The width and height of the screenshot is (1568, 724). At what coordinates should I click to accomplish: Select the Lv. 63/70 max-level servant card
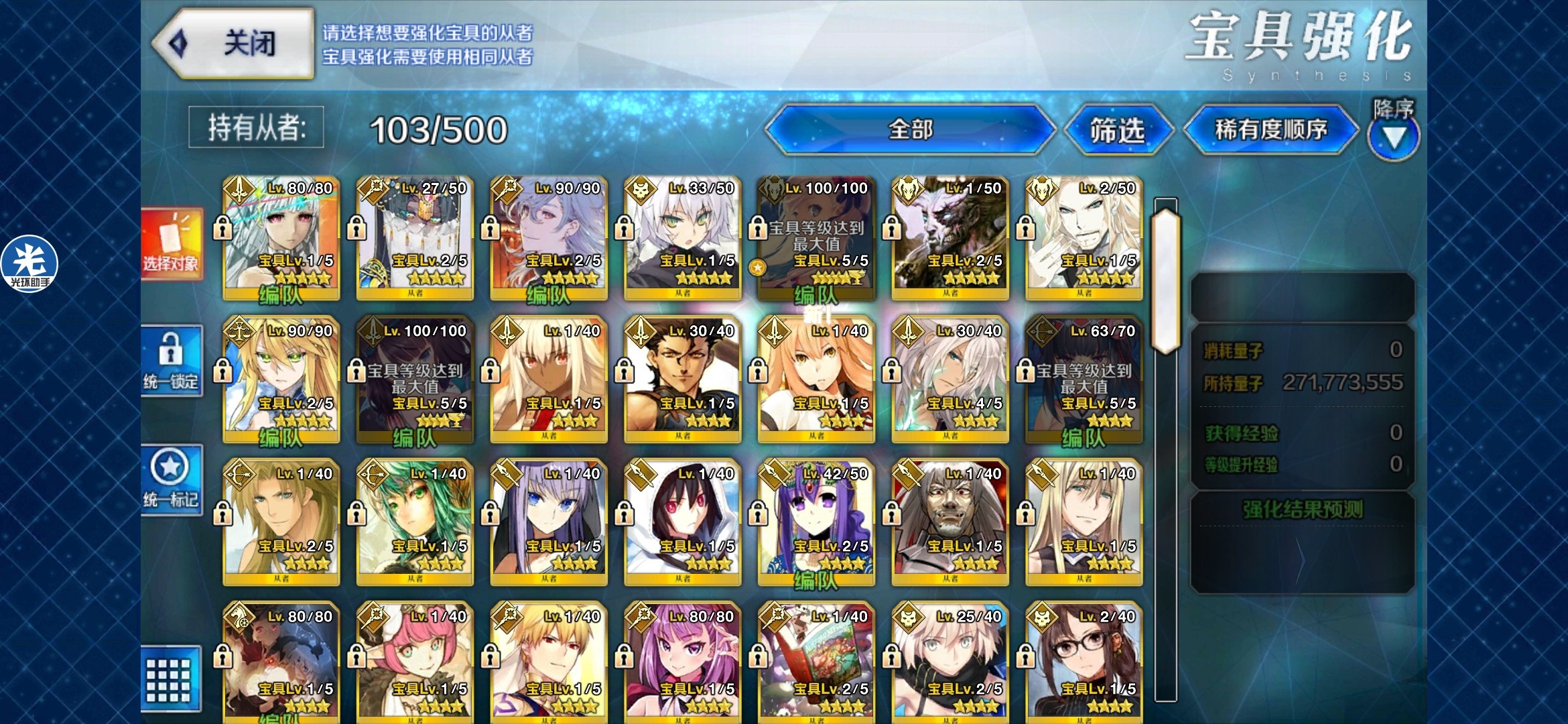click(1084, 380)
